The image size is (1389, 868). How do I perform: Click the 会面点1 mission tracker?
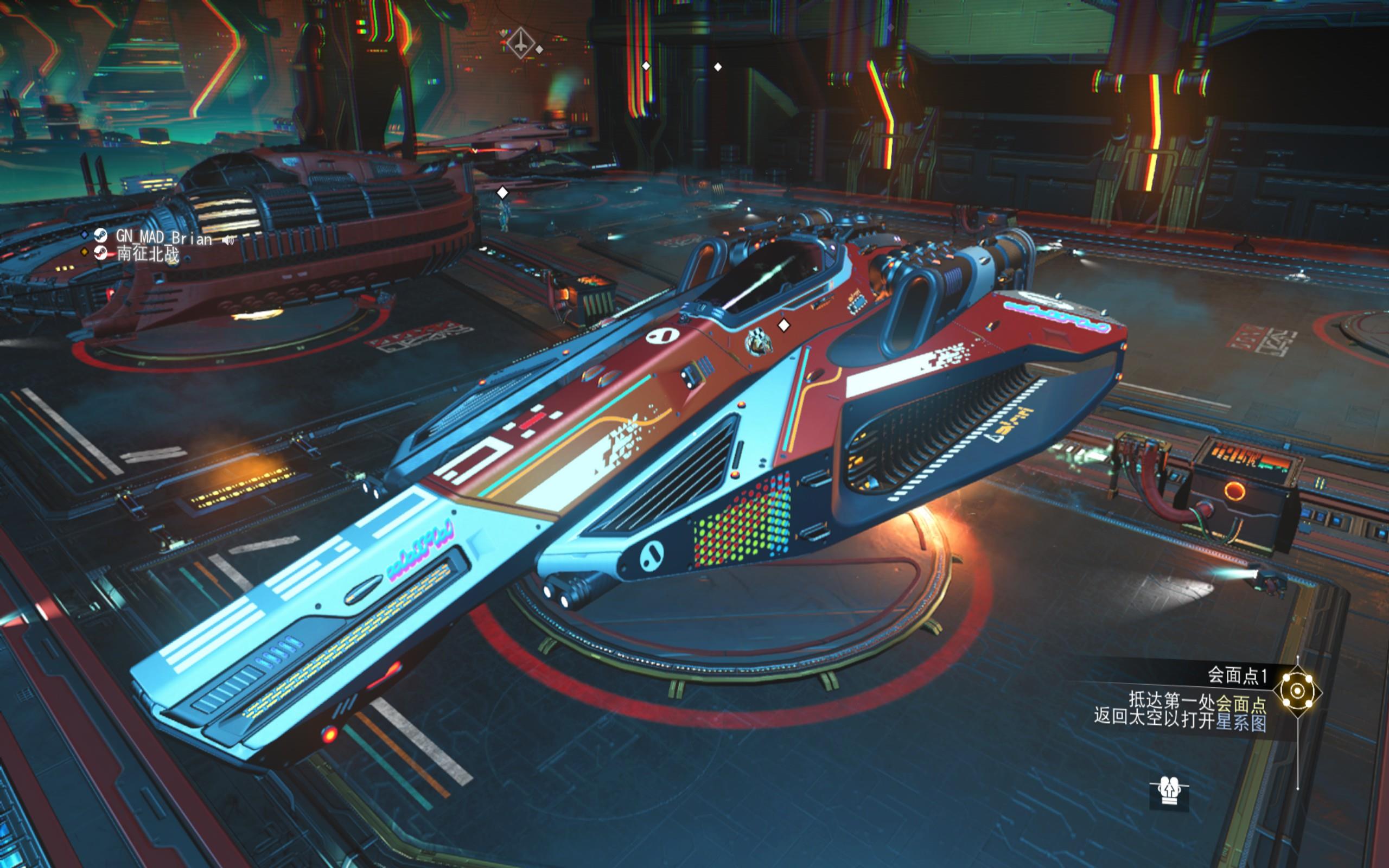(1237, 675)
